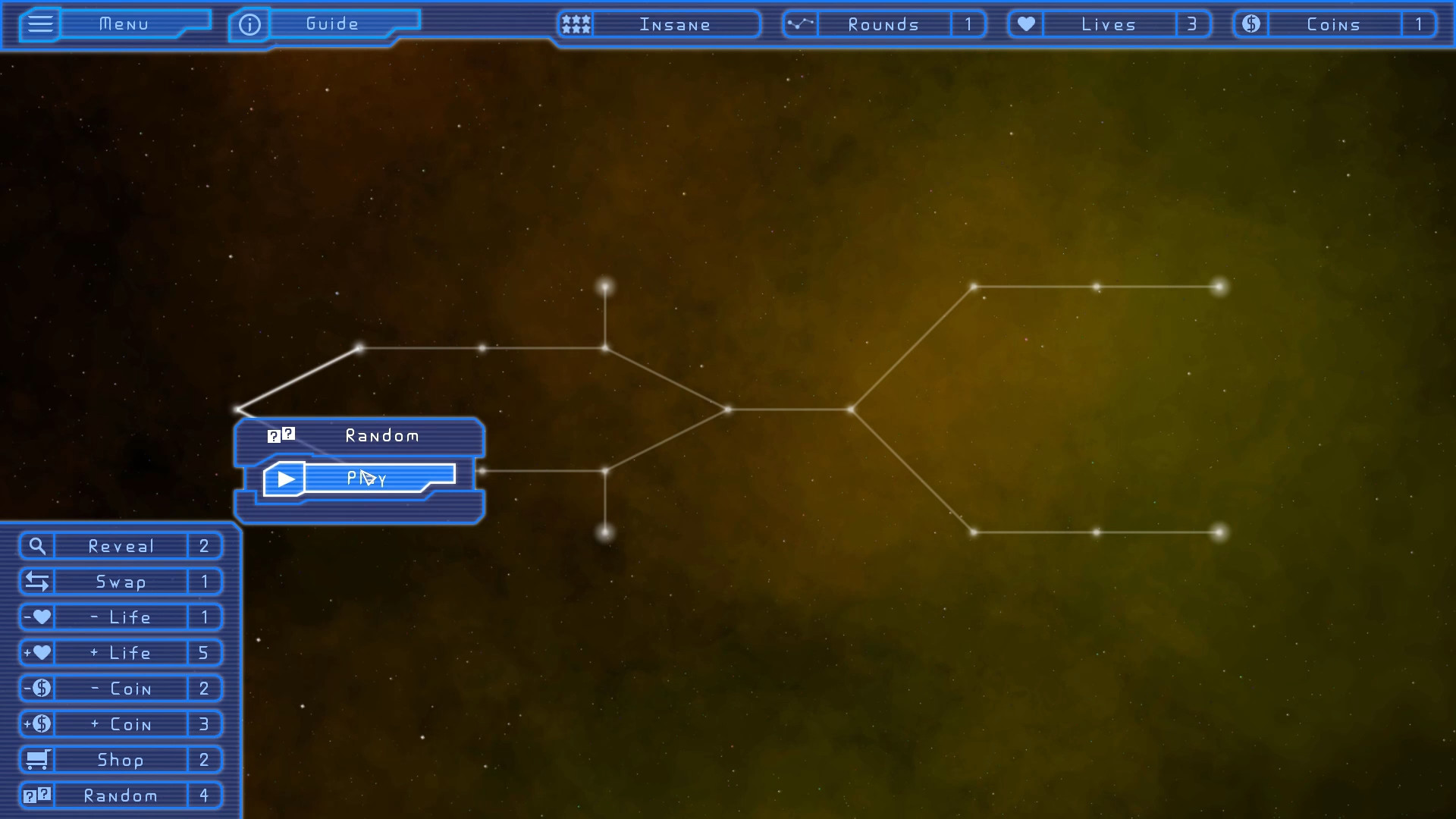Click the question-mark icon beside Random in sidebar
Viewport: 1456px width, 819px height.
37,795
